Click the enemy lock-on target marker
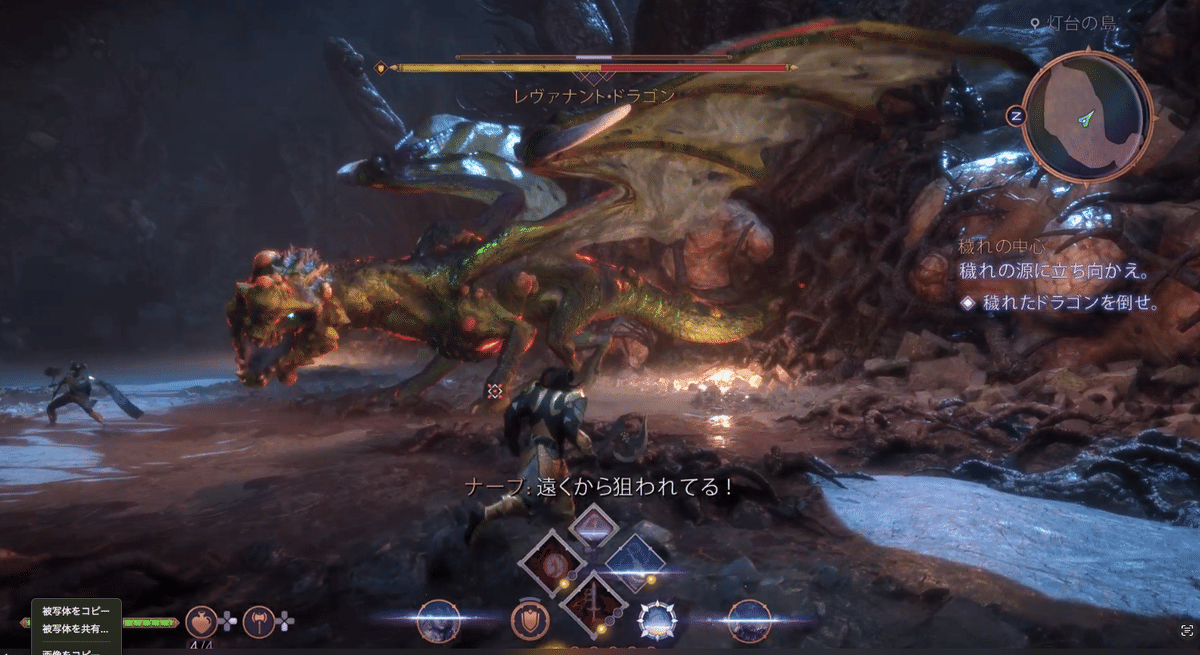 pyautogui.click(x=494, y=391)
